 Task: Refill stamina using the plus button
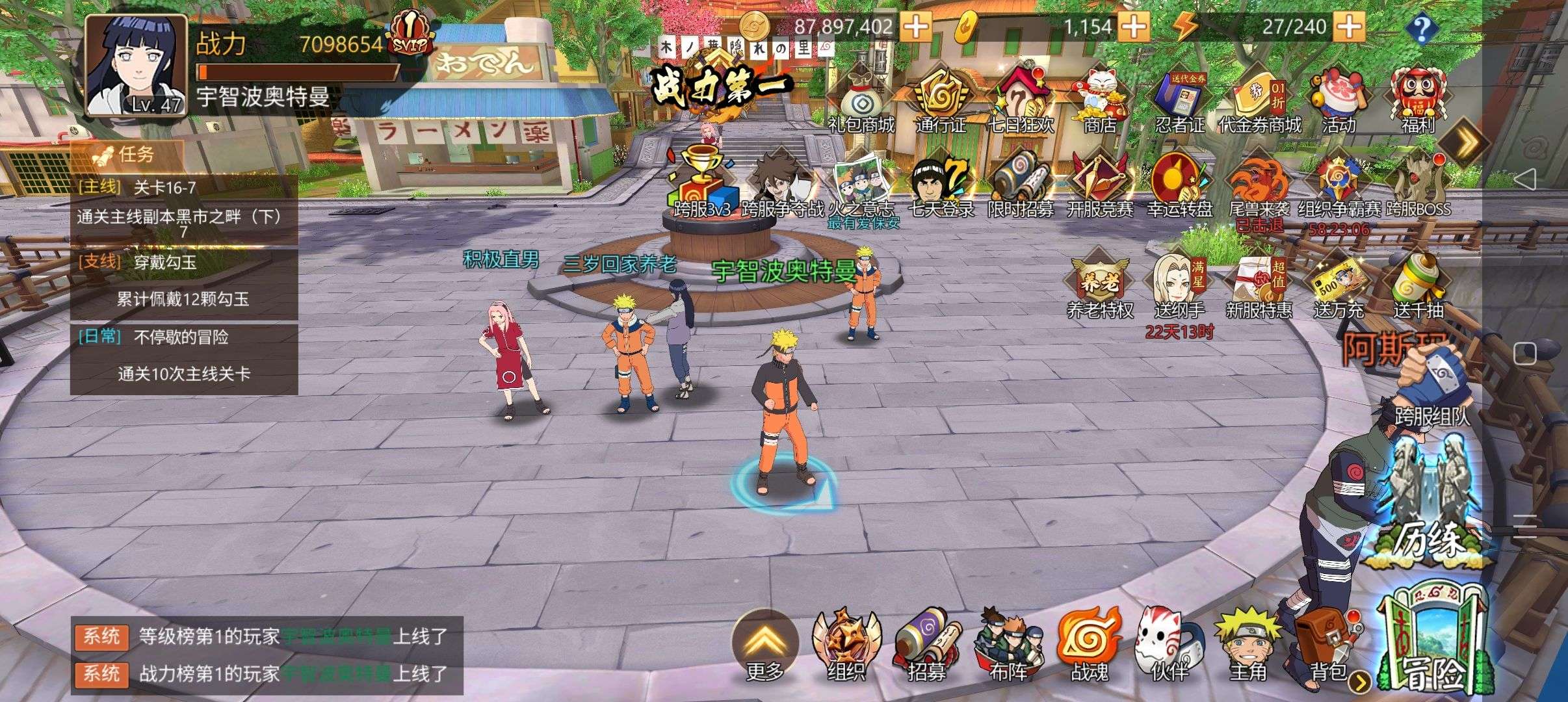click(x=1350, y=27)
